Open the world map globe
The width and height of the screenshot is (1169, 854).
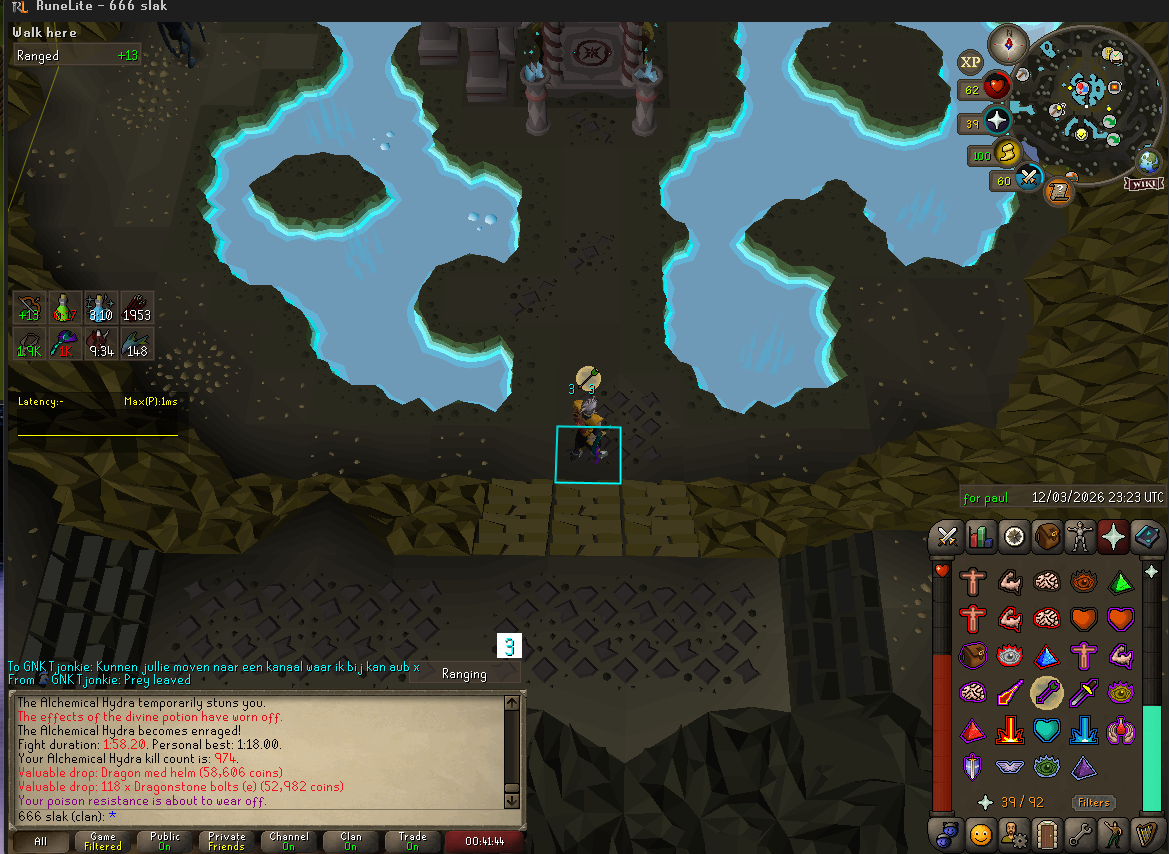1148,161
